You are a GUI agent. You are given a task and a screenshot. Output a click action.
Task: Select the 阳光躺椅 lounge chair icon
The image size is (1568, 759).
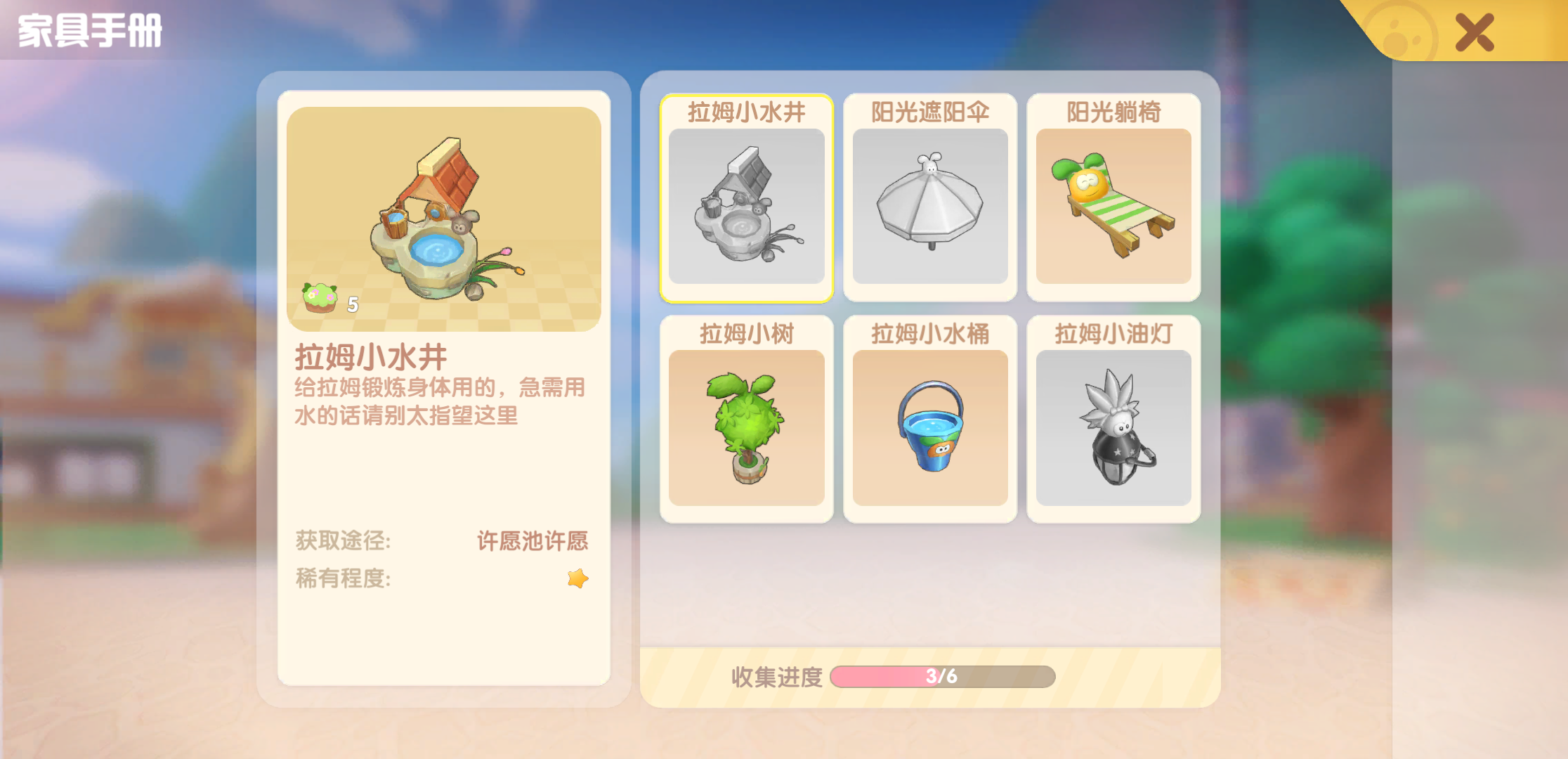tap(1113, 207)
